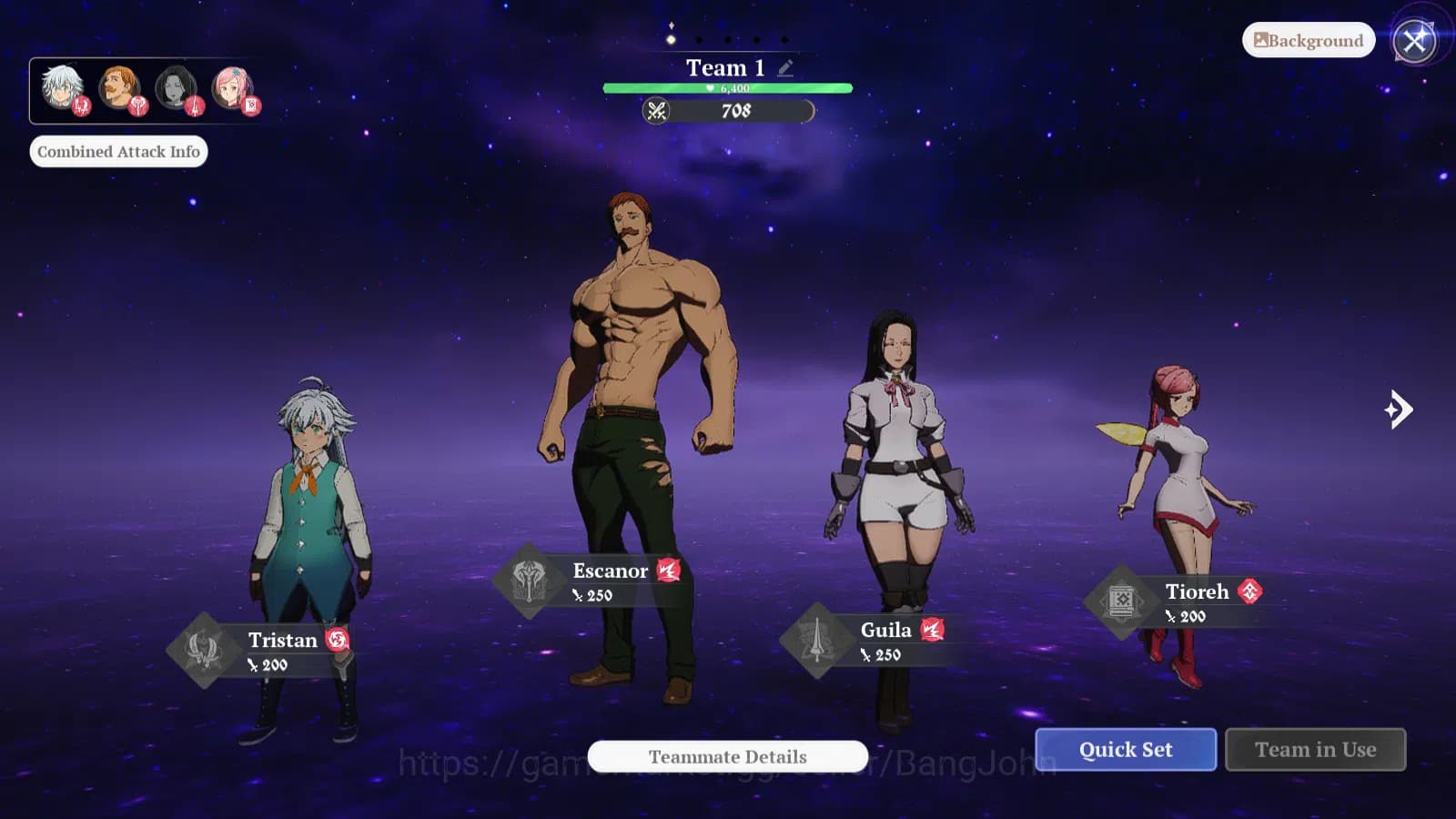Open the Background selector
This screenshot has height=819, width=1456.
tap(1308, 40)
